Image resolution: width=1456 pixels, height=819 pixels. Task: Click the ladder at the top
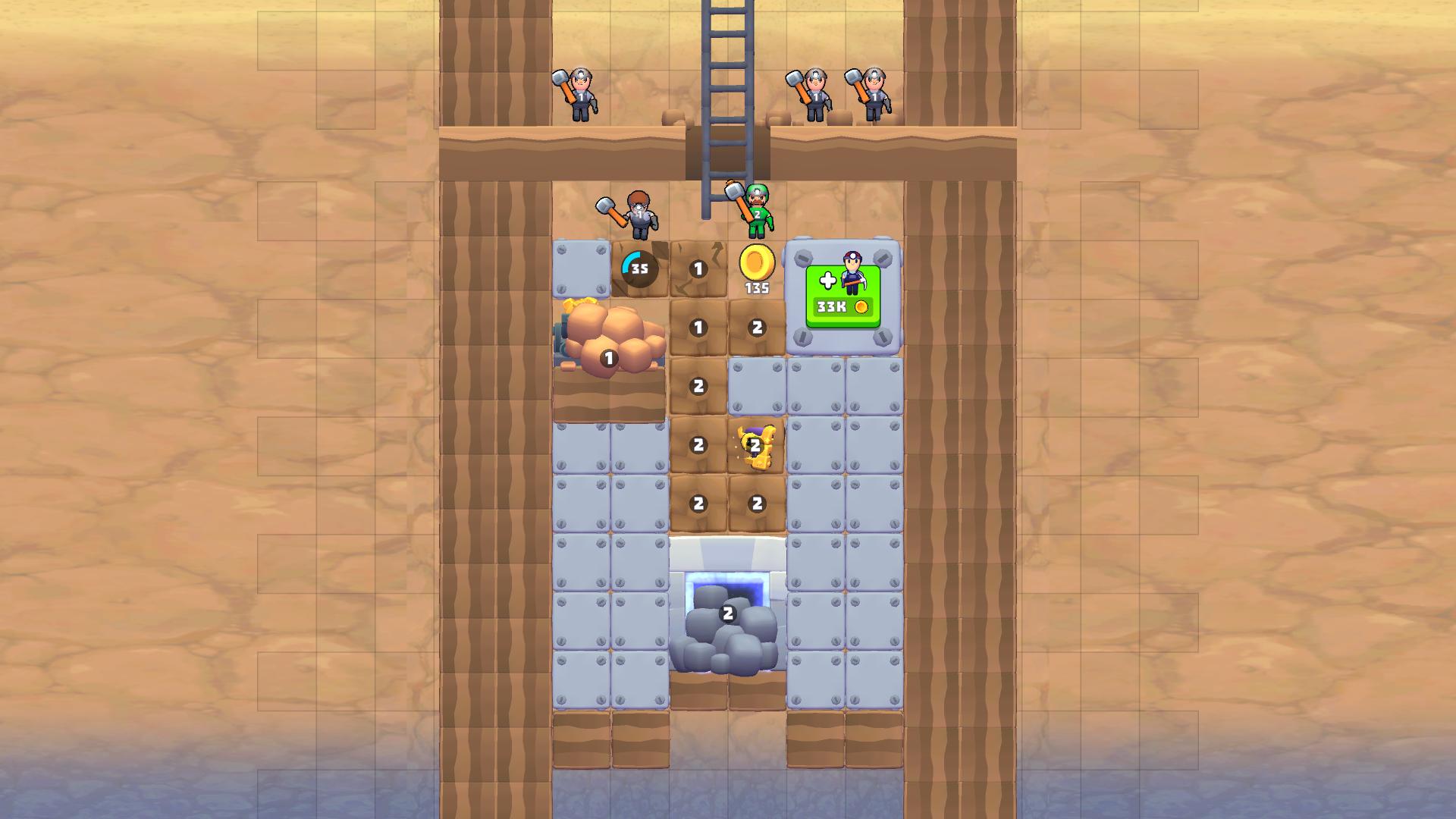click(x=726, y=76)
